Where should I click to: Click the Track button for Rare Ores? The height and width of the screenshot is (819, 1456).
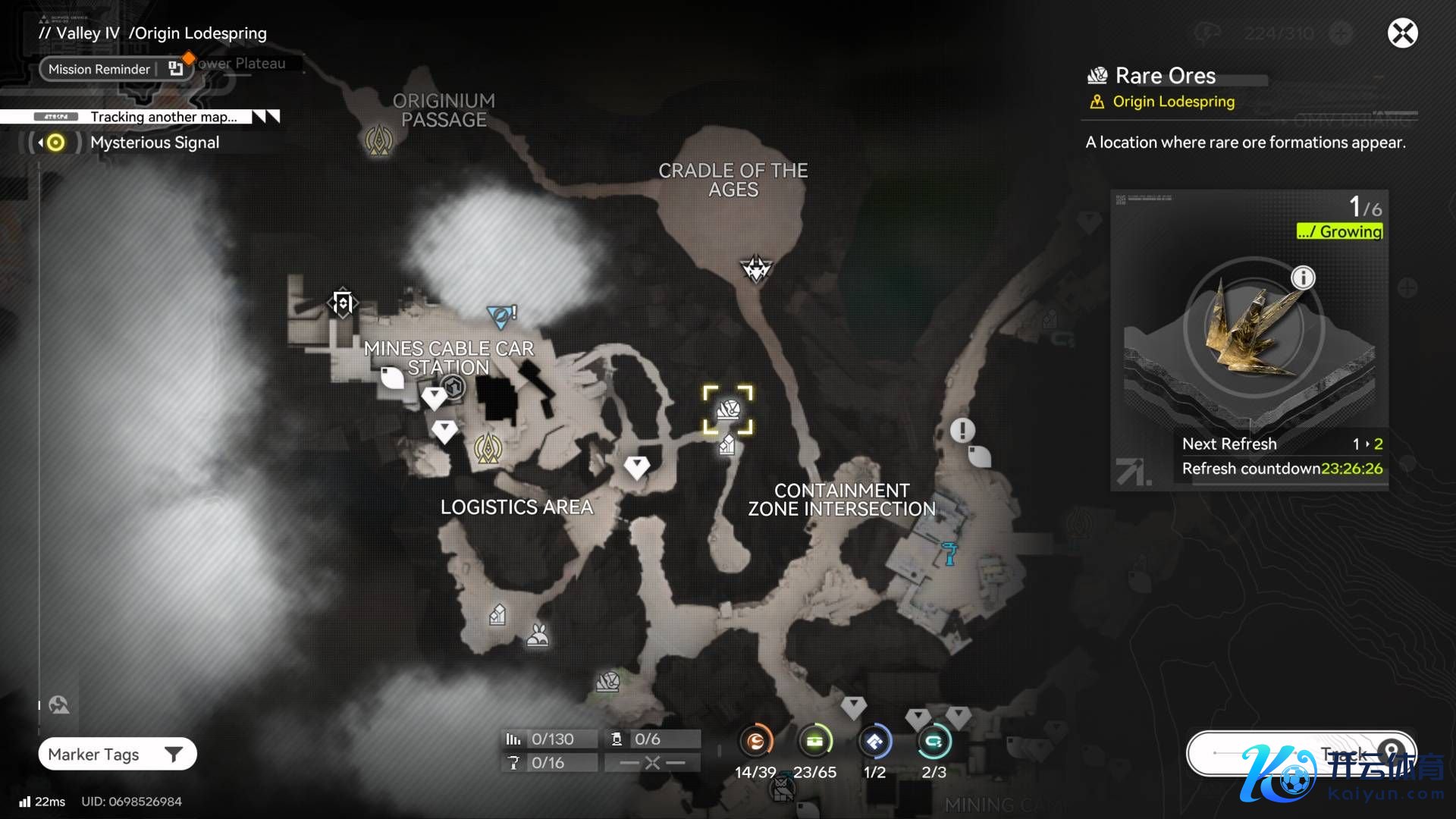(1301, 753)
